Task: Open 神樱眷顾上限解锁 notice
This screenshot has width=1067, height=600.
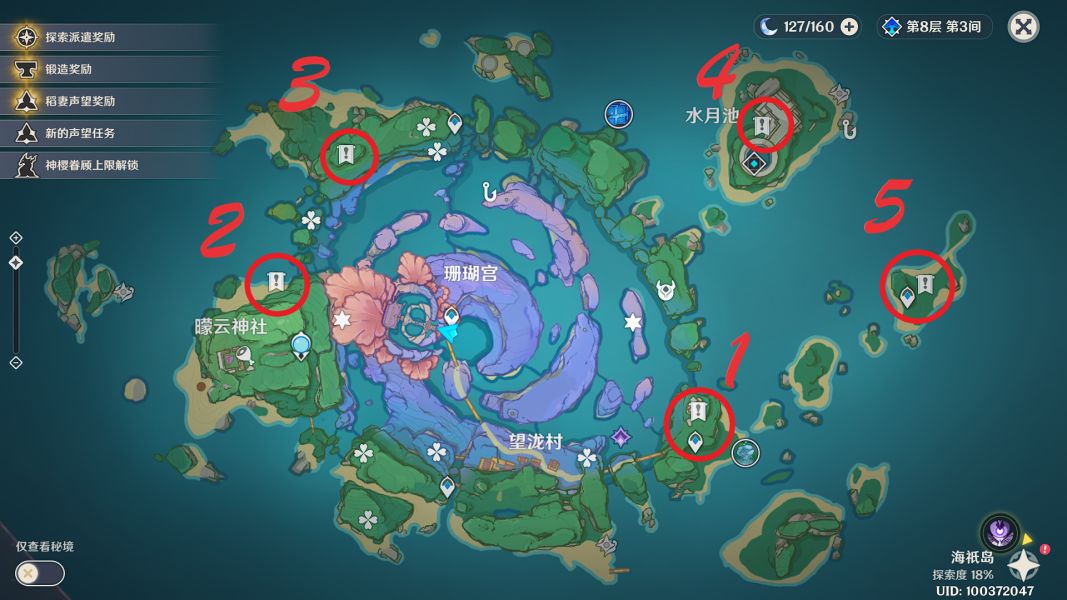Action: pos(90,165)
